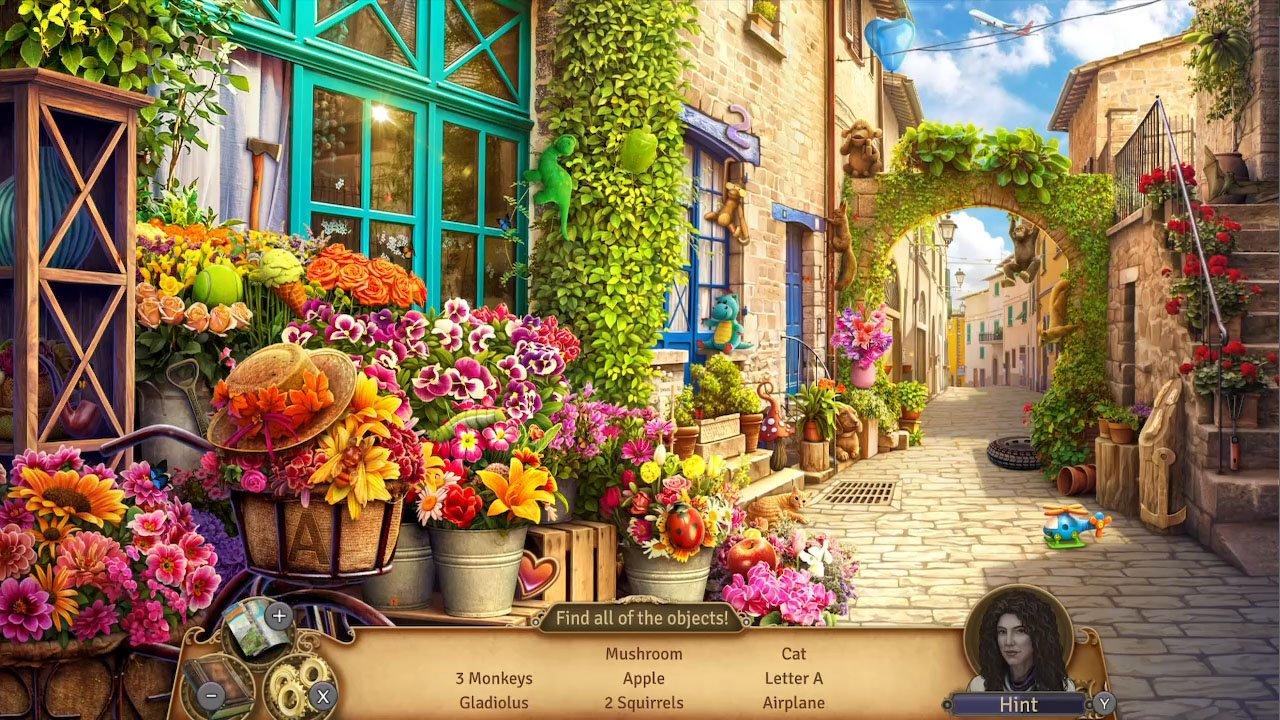Screen dimensions: 1280x720
Task: Click the Hint button
Action: coord(1021,704)
